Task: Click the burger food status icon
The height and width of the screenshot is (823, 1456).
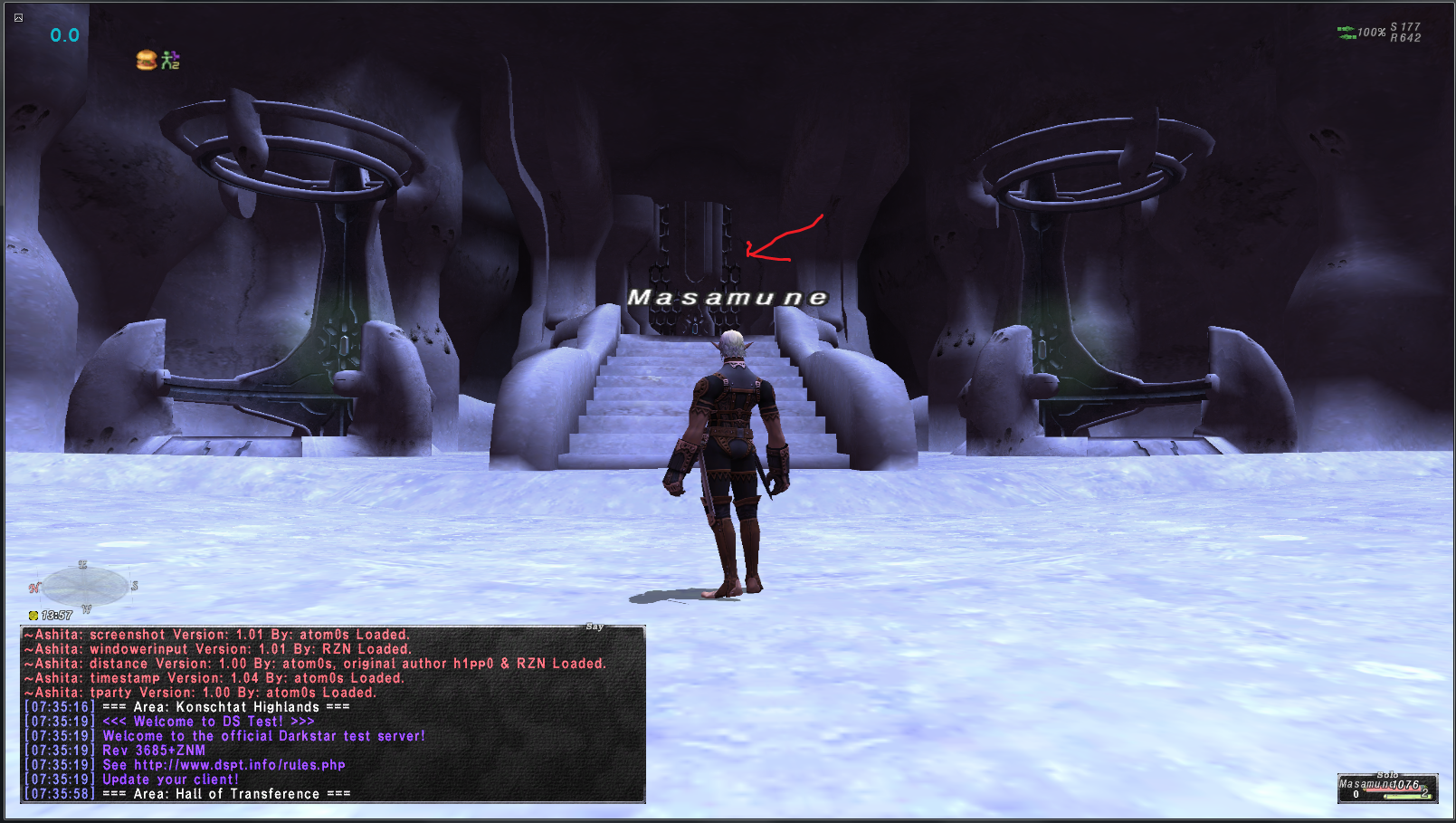Action: pyautogui.click(x=146, y=61)
